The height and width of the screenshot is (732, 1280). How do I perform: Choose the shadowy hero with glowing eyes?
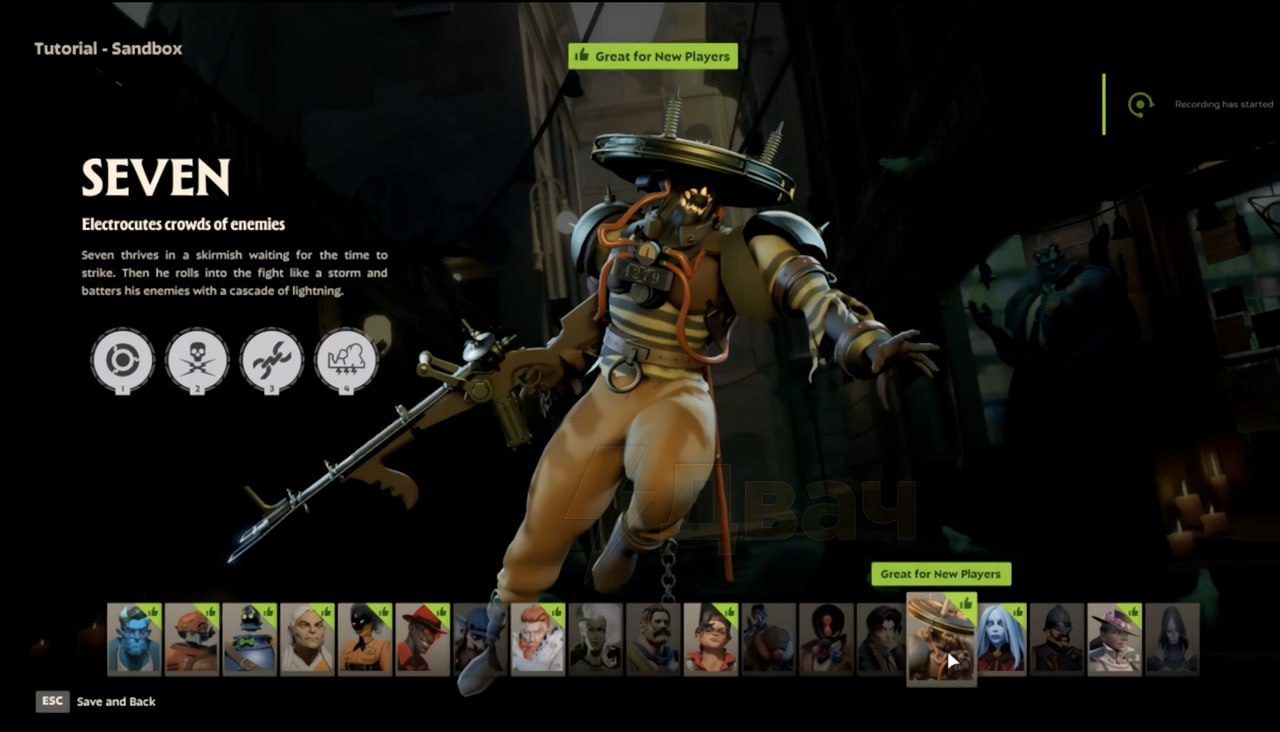(x=364, y=638)
